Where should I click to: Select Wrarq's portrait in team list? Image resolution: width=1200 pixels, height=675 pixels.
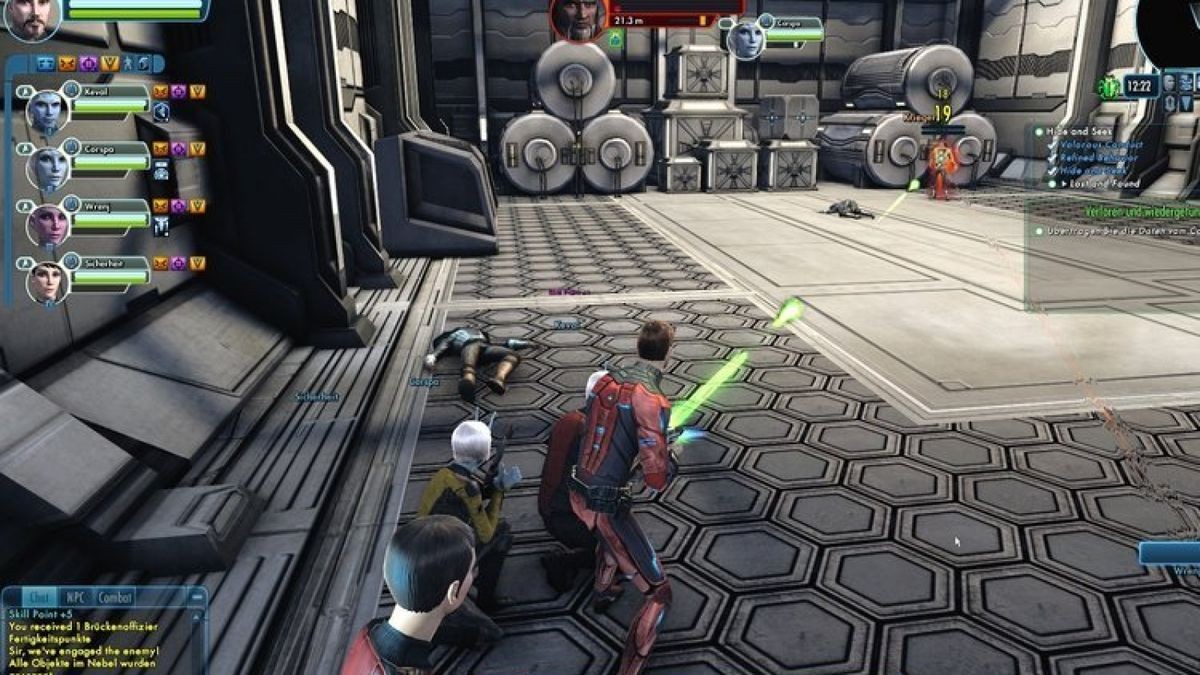[47, 224]
